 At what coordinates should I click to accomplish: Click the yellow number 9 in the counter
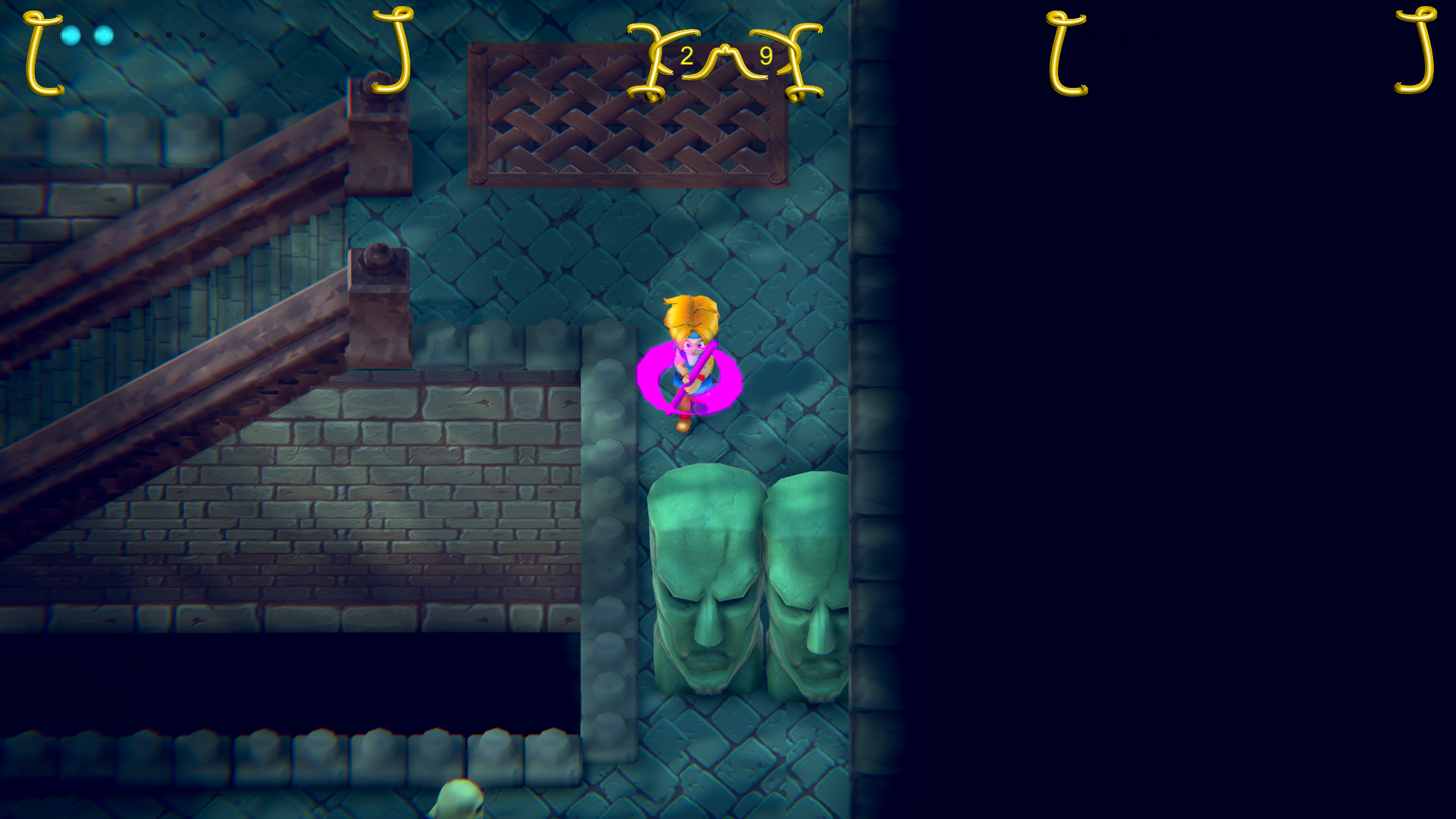click(765, 55)
